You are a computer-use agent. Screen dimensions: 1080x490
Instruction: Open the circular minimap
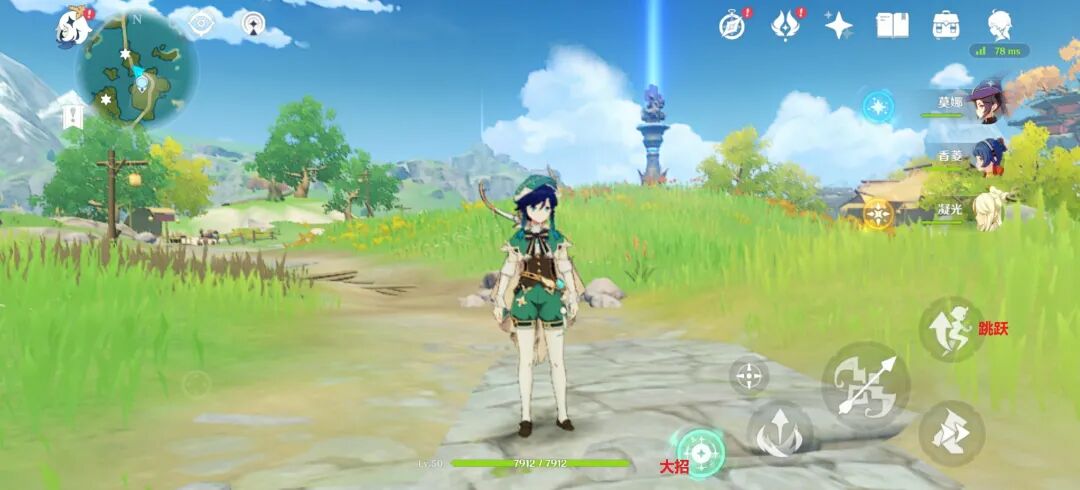point(137,69)
